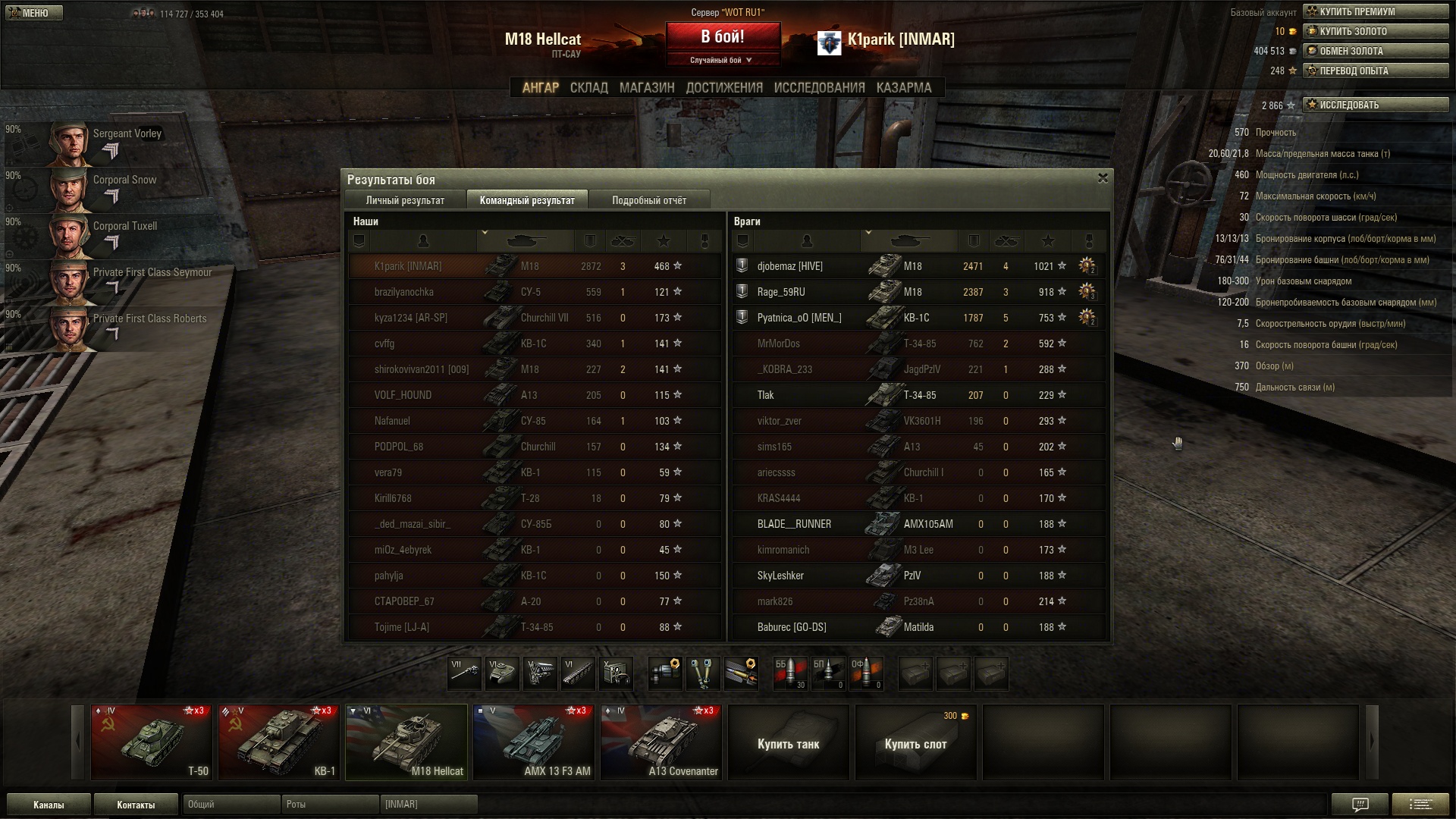Open the Каналы chat button
The width and height of the screenshot is (1456, 819).
coord(49,805)
